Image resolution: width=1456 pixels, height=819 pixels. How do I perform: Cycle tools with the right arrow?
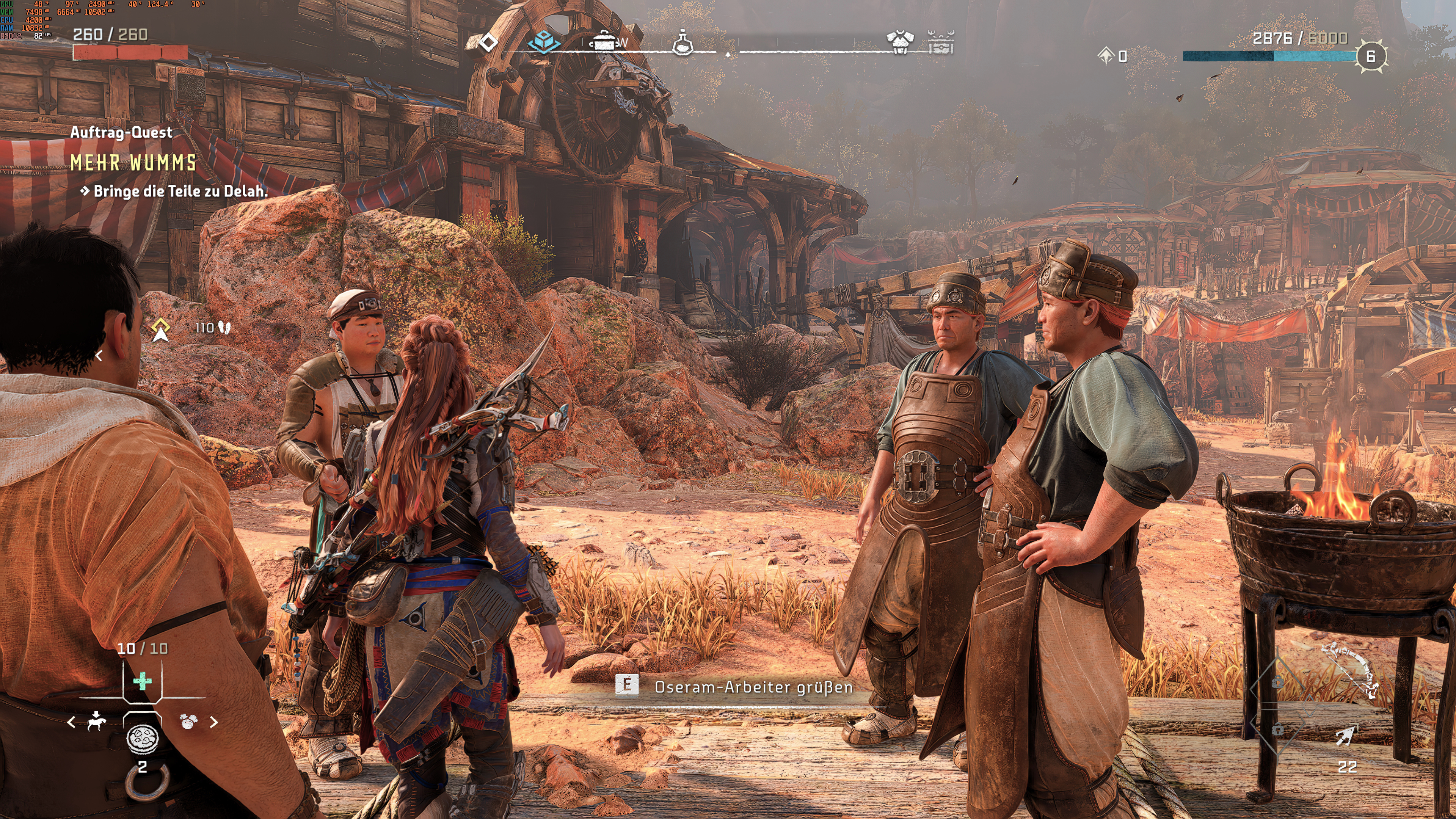tap(214, 722)
